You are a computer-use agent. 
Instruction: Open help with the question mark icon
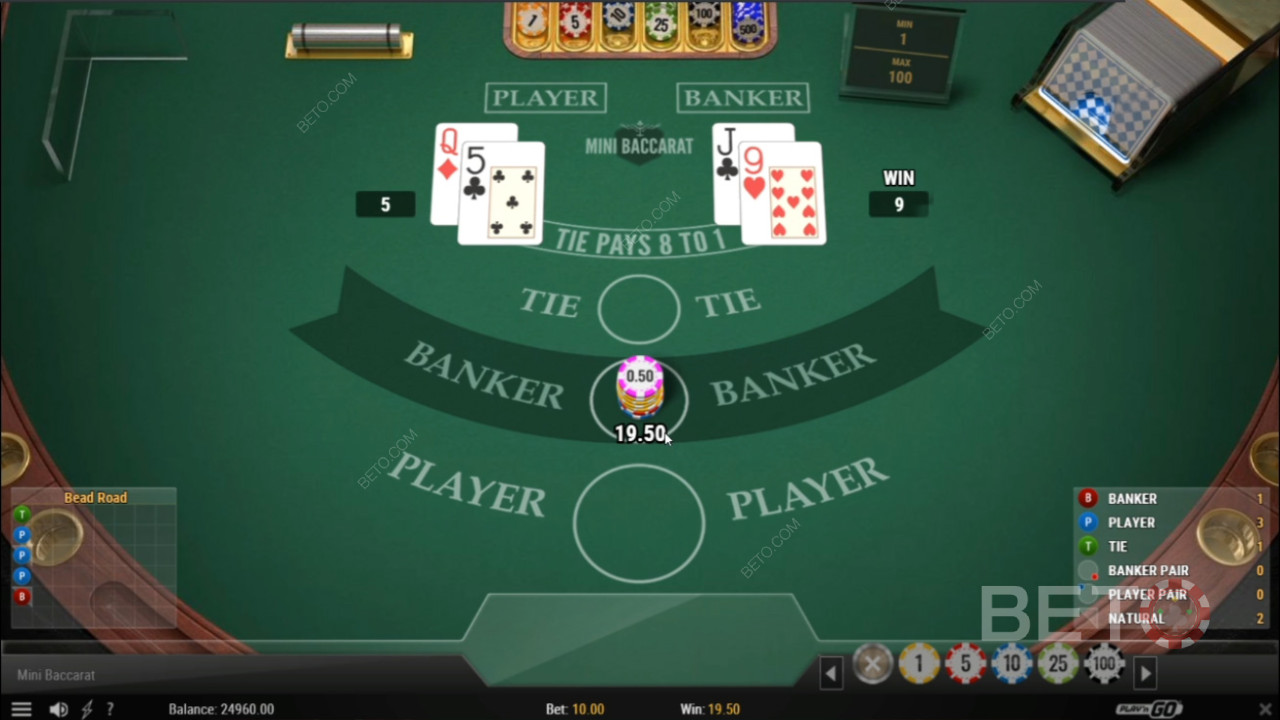(x=110, y=708)
